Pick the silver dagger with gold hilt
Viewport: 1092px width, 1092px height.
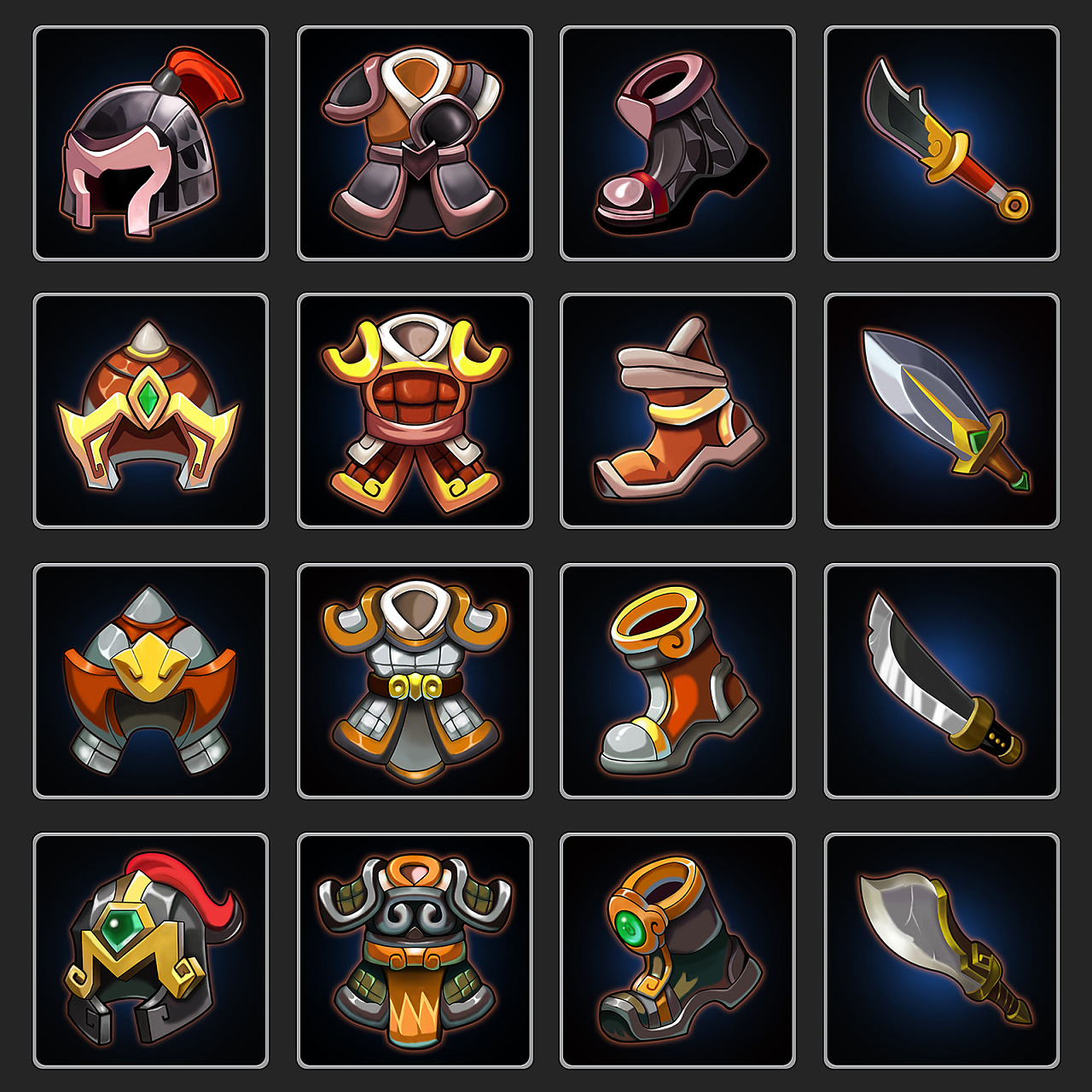(x=942, y=409)
